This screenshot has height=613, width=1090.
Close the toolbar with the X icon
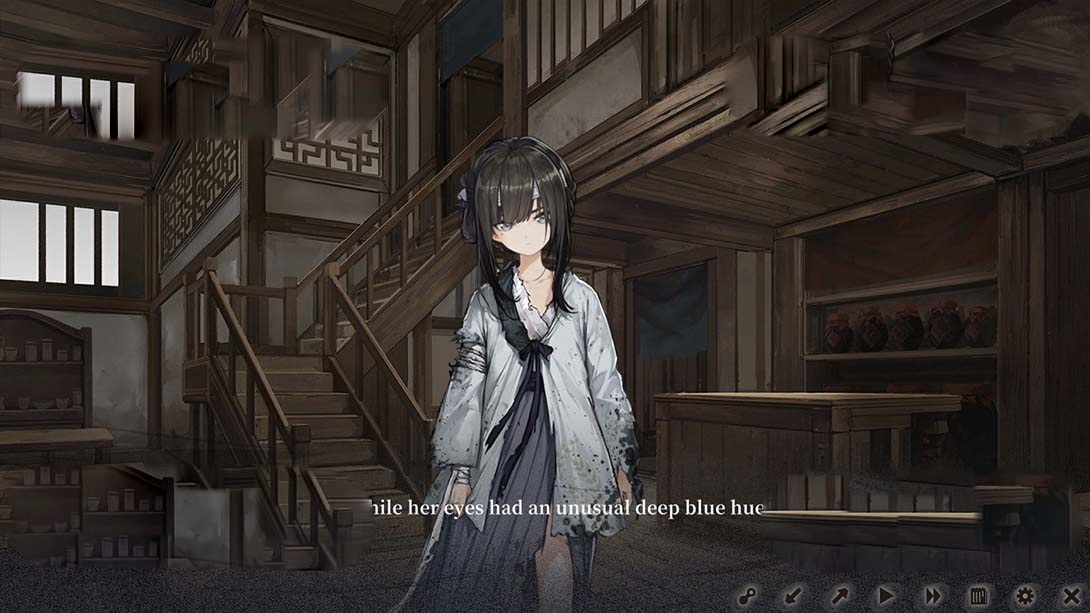click(1071, 596)
